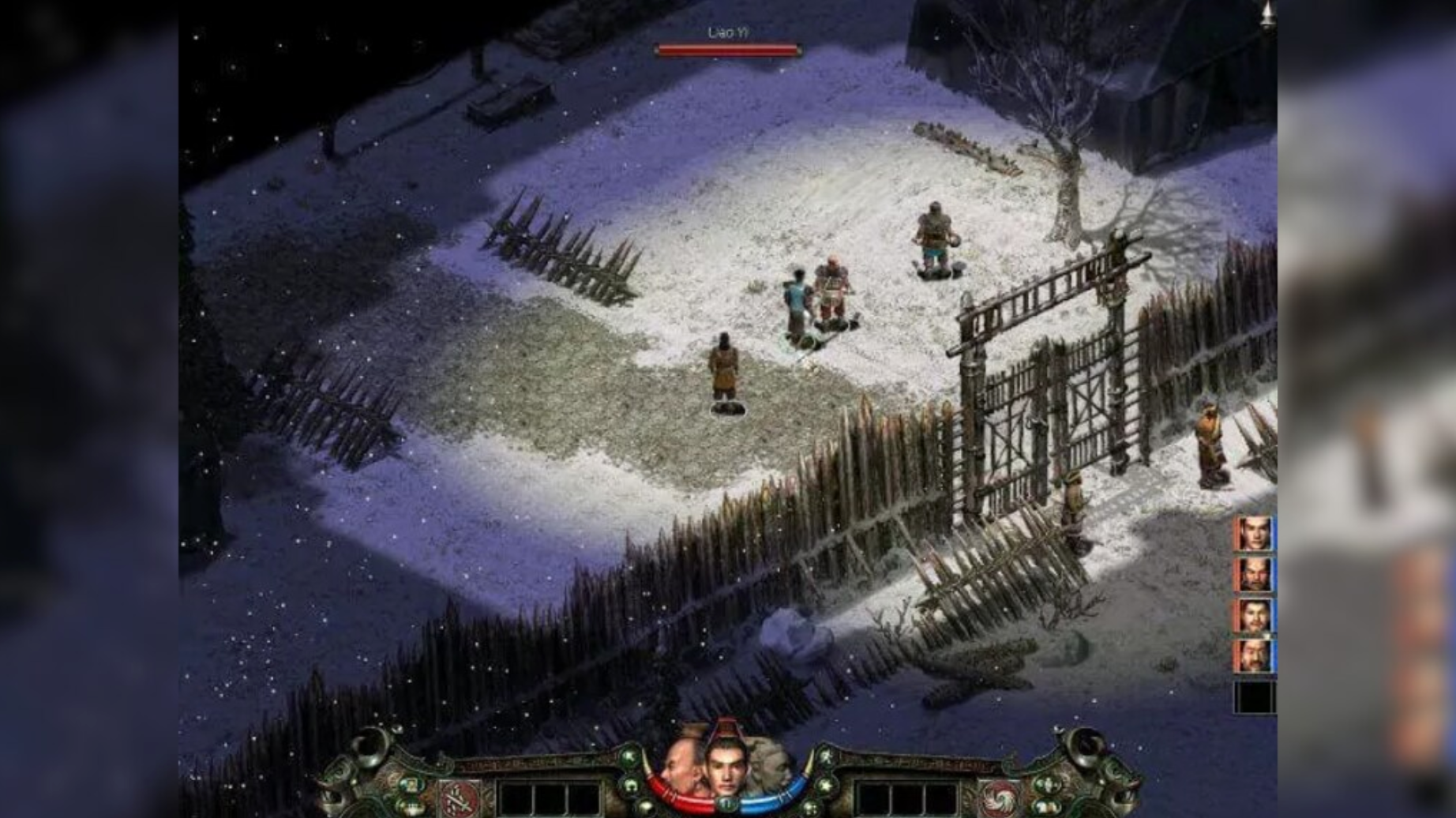Select the second party member portrait
Screen dimensions: 1456x818
tap(1253, 575)
